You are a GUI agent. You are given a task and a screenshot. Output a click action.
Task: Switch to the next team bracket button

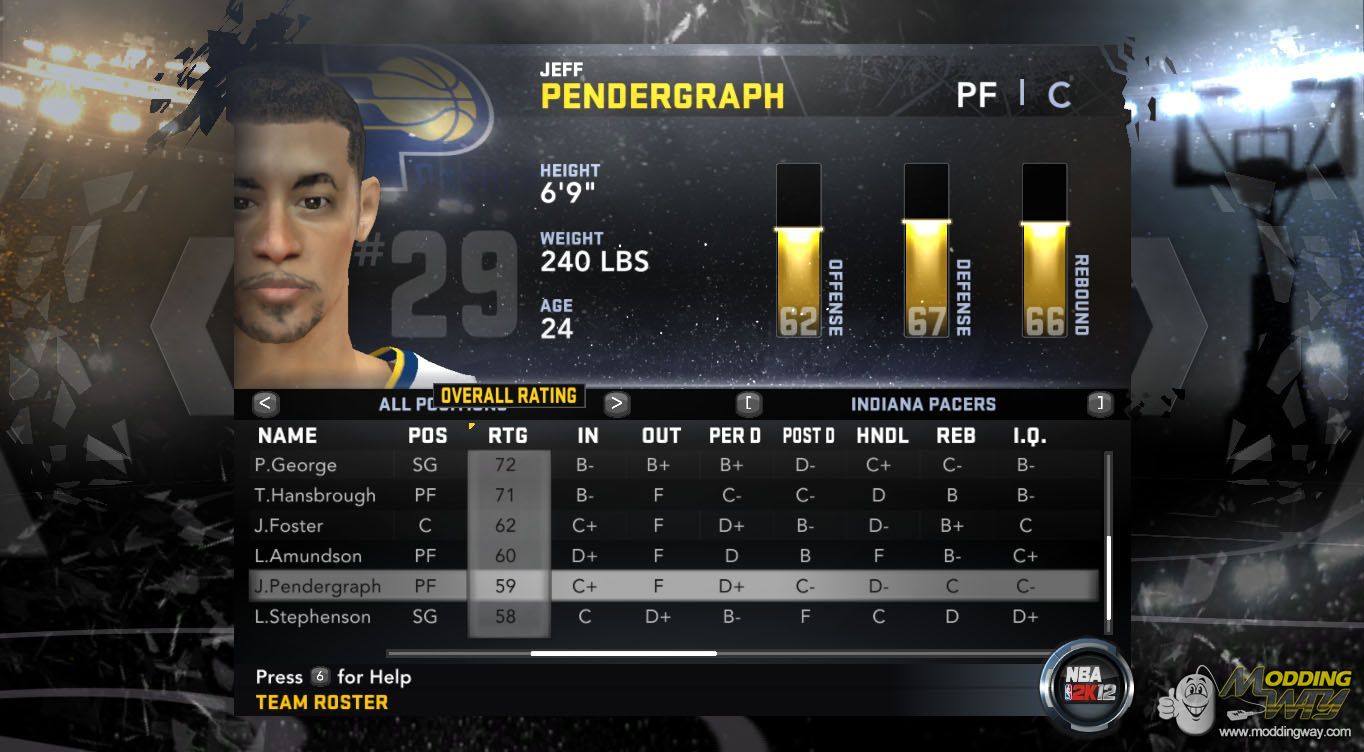tap(1100, 404)
